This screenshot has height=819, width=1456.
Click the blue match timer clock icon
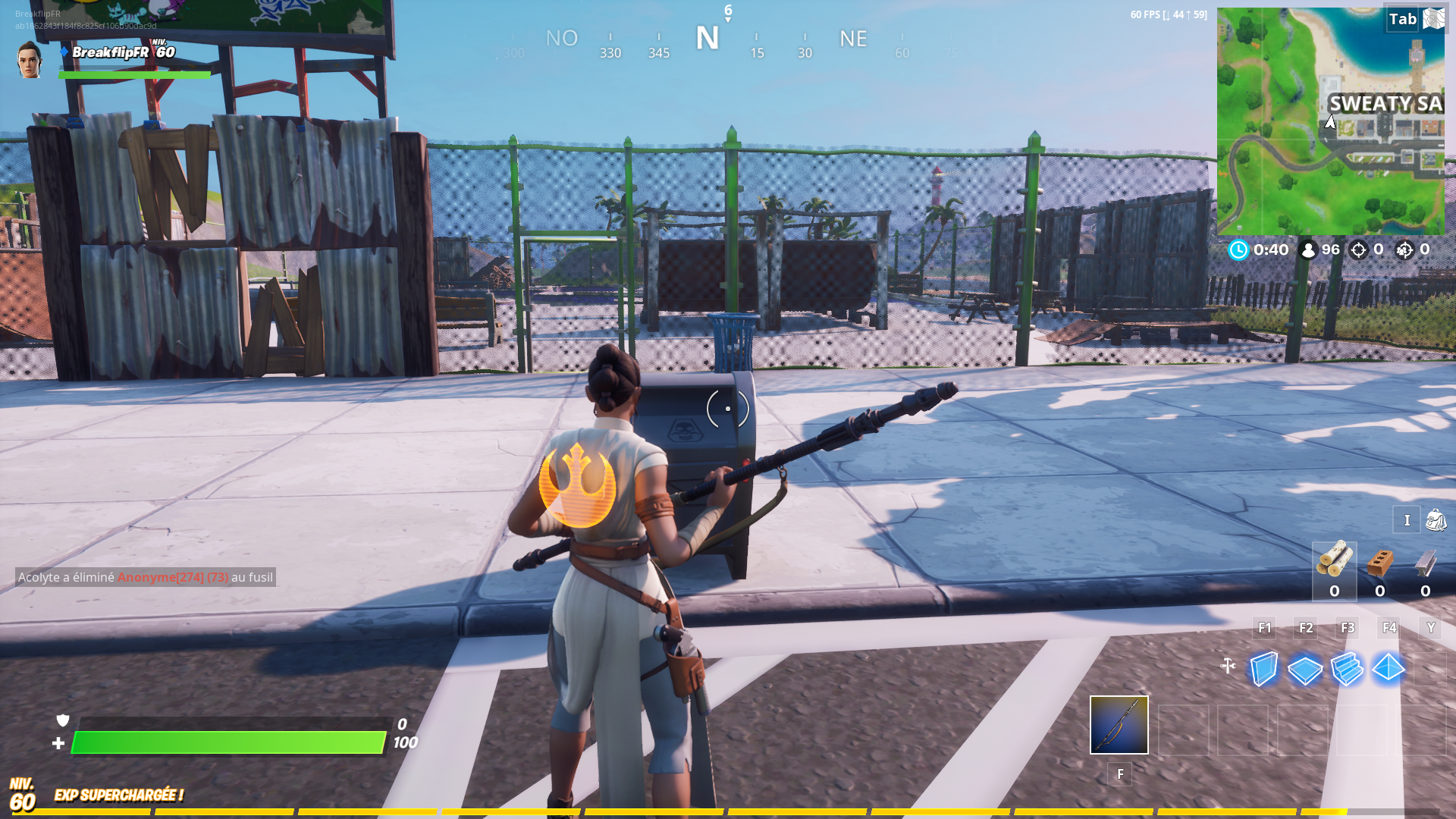(x=1239, y=249)
